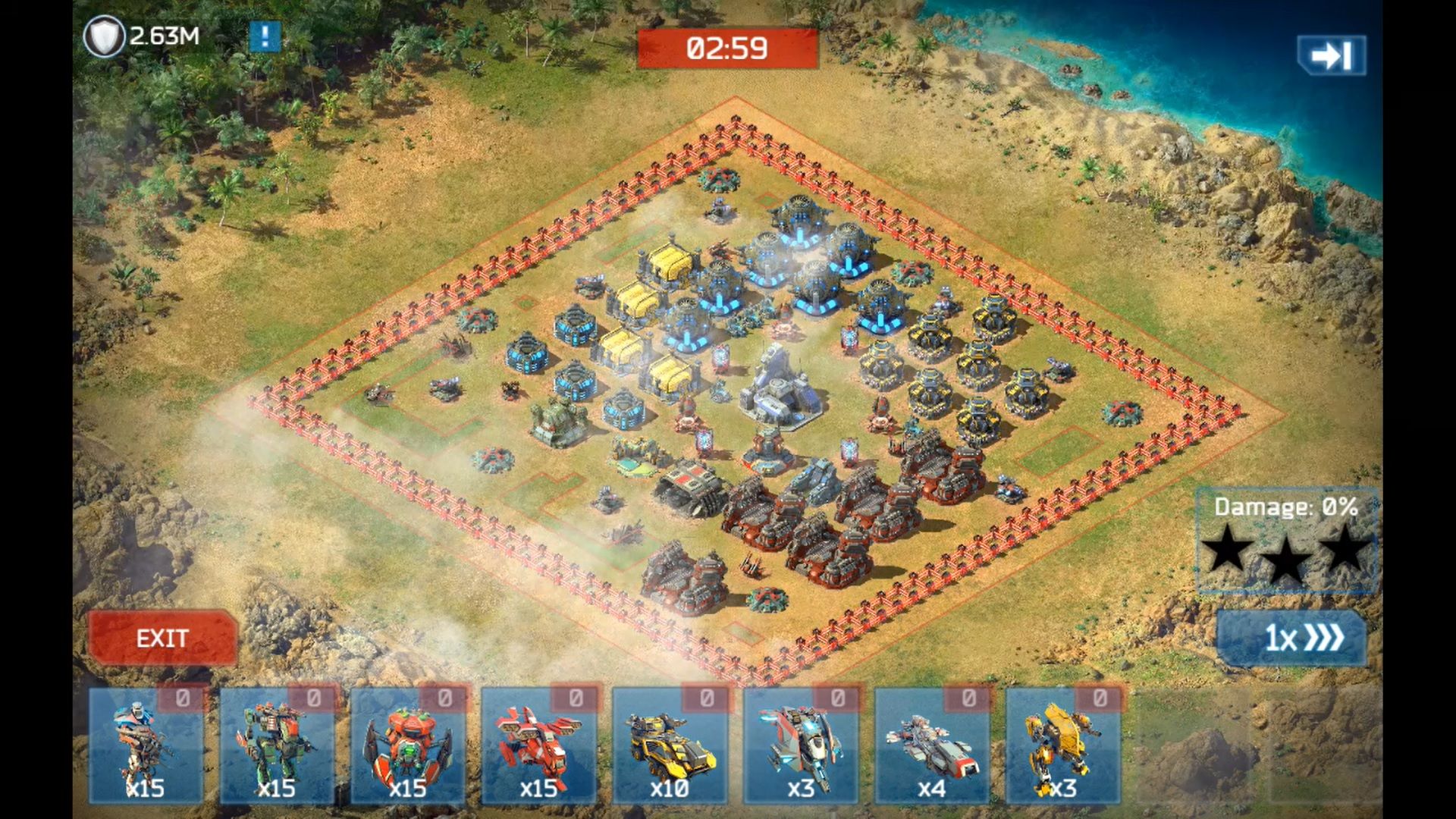Select the round red spider-bot unit card
1456x819 pixels.
click(x=408, y=746)
